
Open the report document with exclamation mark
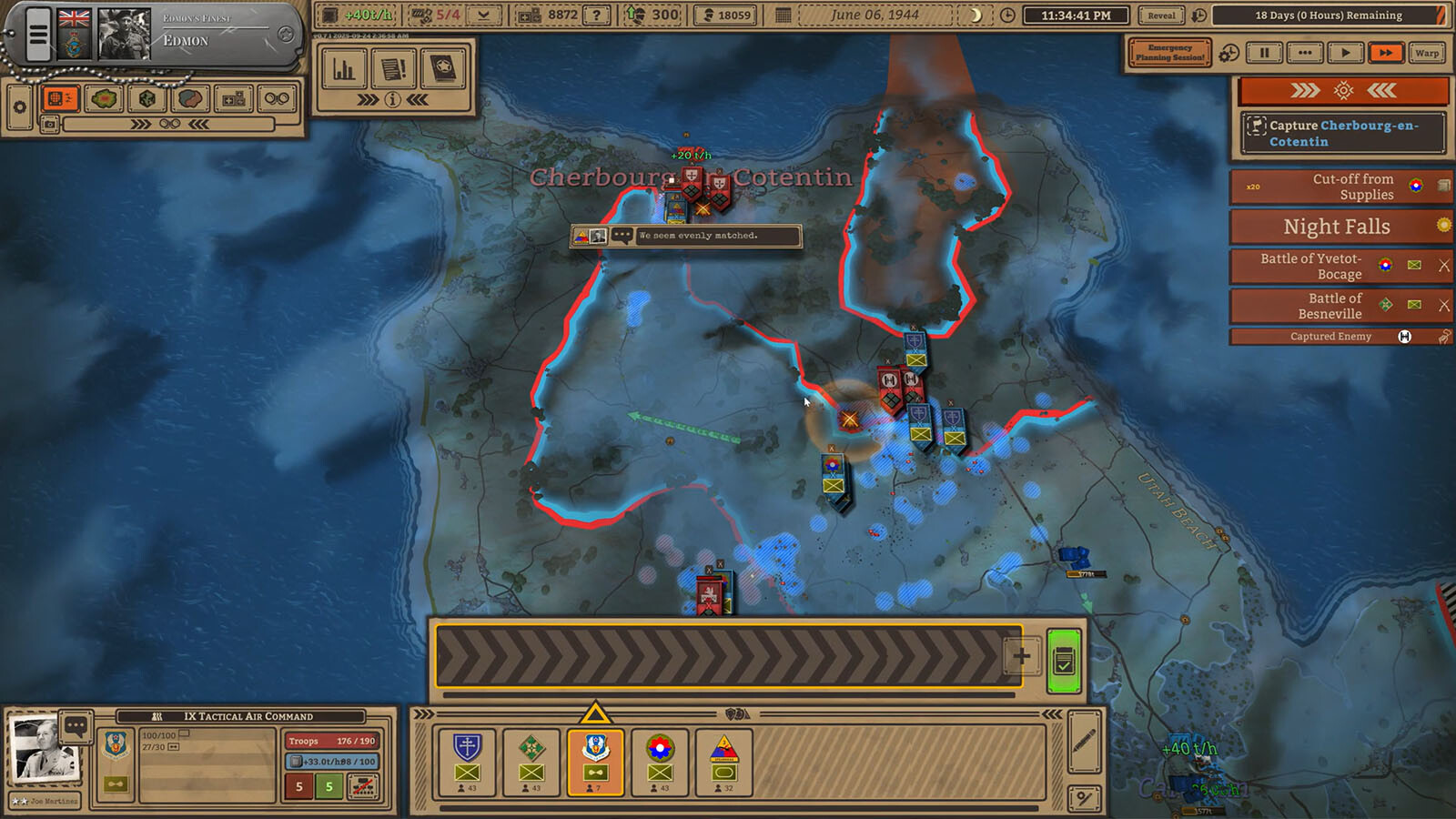click(393, 68)
